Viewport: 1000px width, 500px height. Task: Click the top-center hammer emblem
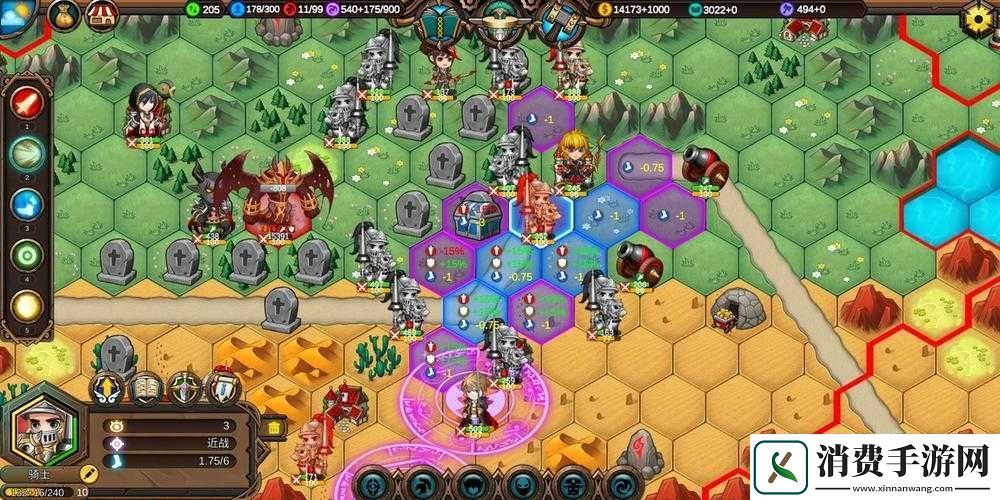click(x=559, y=22)
